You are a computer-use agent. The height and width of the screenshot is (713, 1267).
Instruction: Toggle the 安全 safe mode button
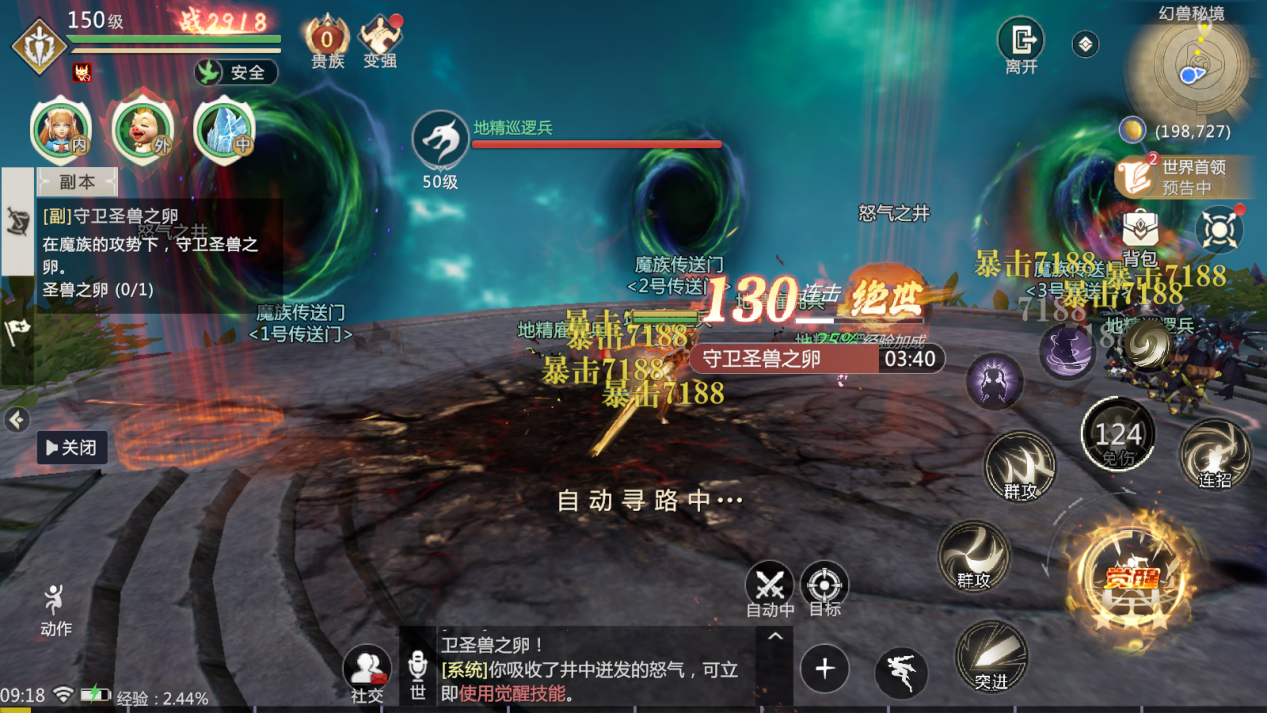pos(236,72)
